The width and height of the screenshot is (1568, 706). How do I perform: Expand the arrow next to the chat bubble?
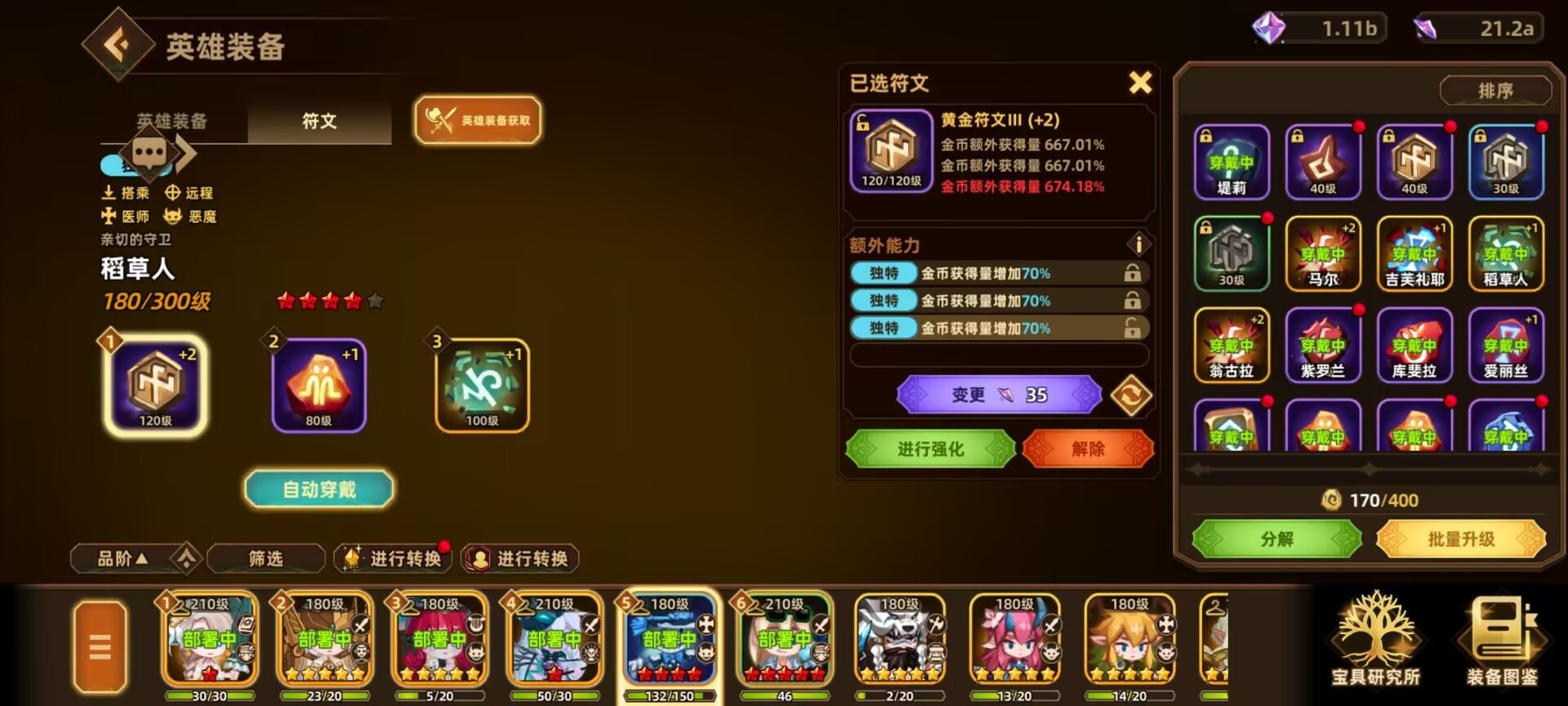coord(186,152)
